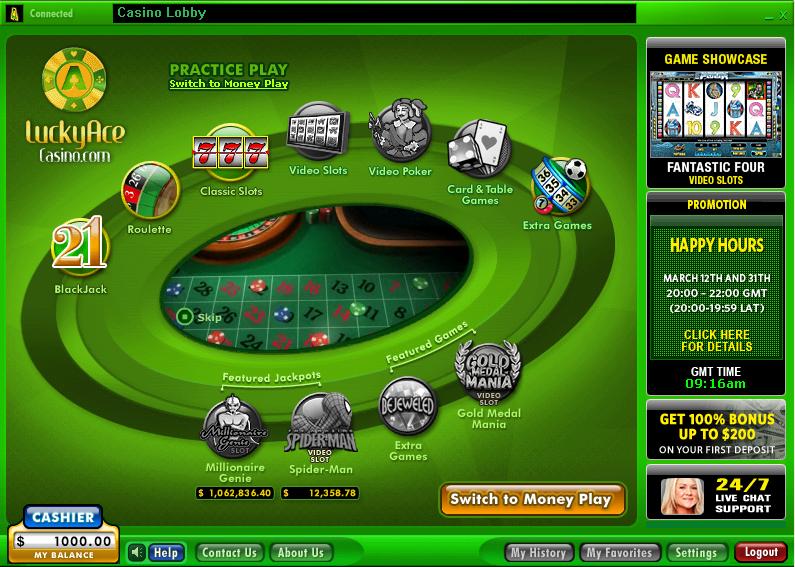The width and height of the screenshot is (795, 567).
Task: Open the Bejeweled featured game
Action: tap(408, 407)
